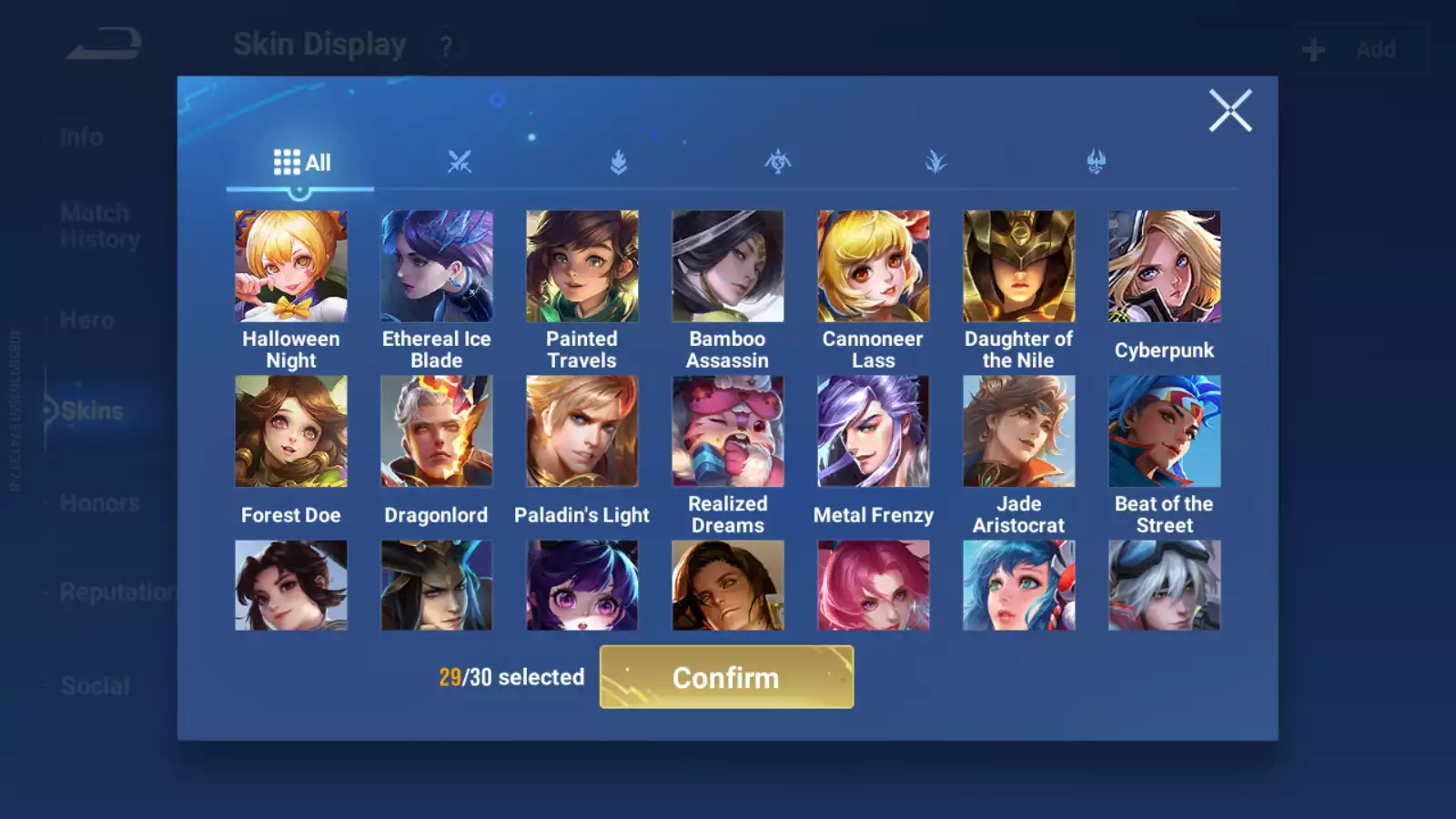Pick the Realized Dreams skin

coord(728,431)
